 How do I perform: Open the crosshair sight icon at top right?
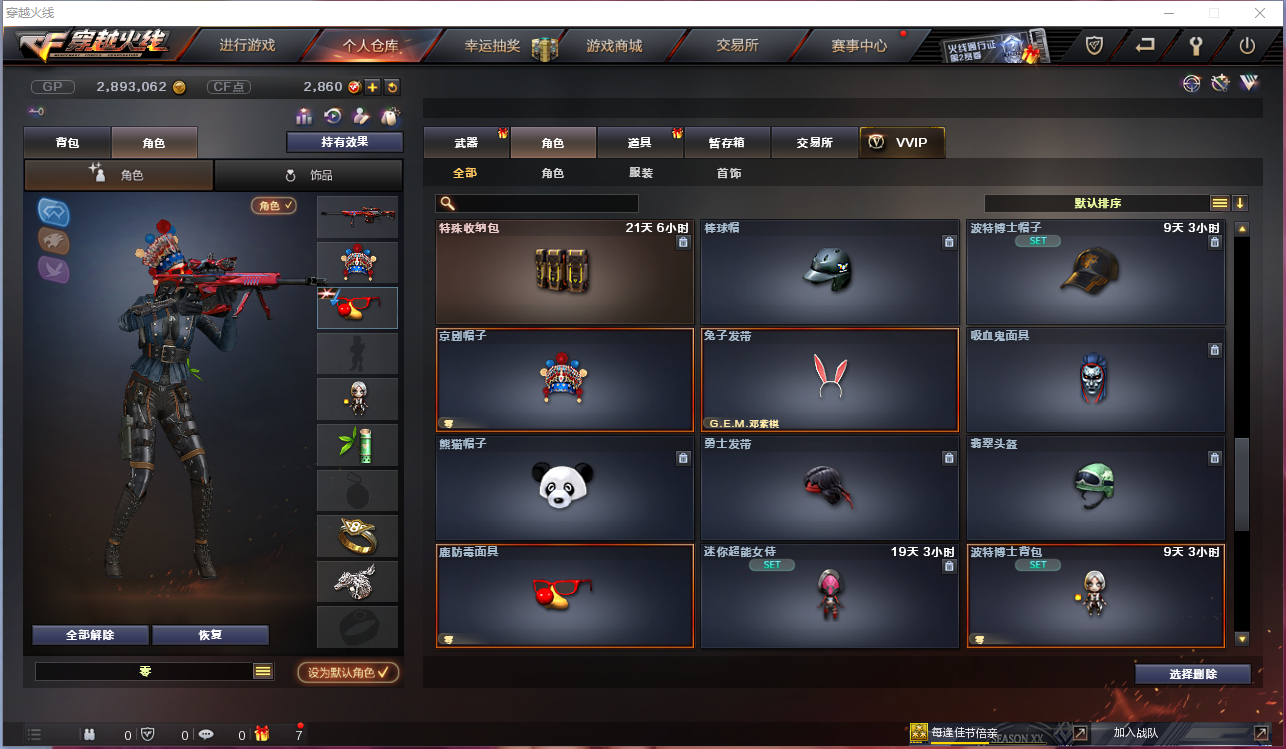pos(1190,84)
